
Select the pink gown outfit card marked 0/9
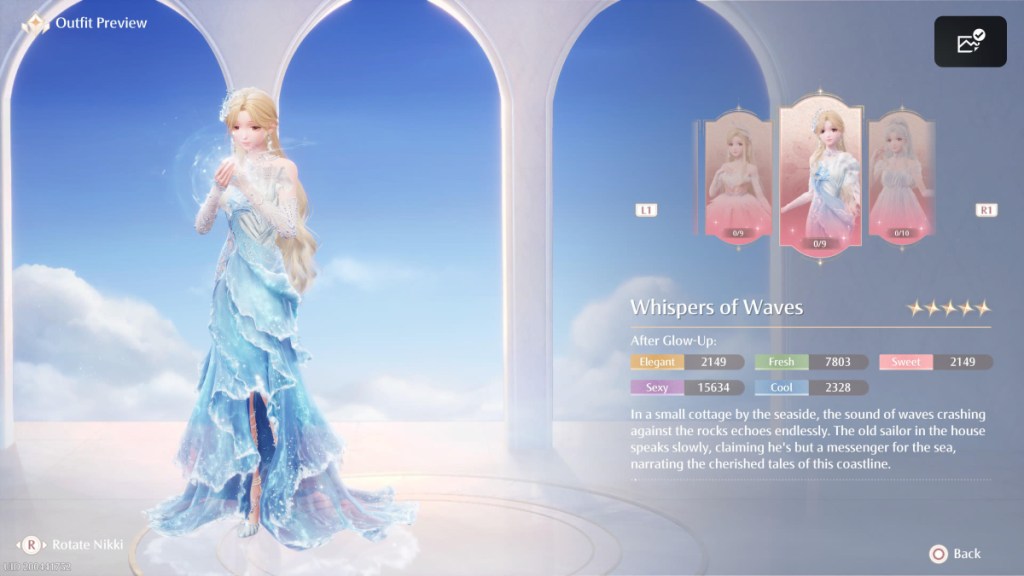point(738,178)
